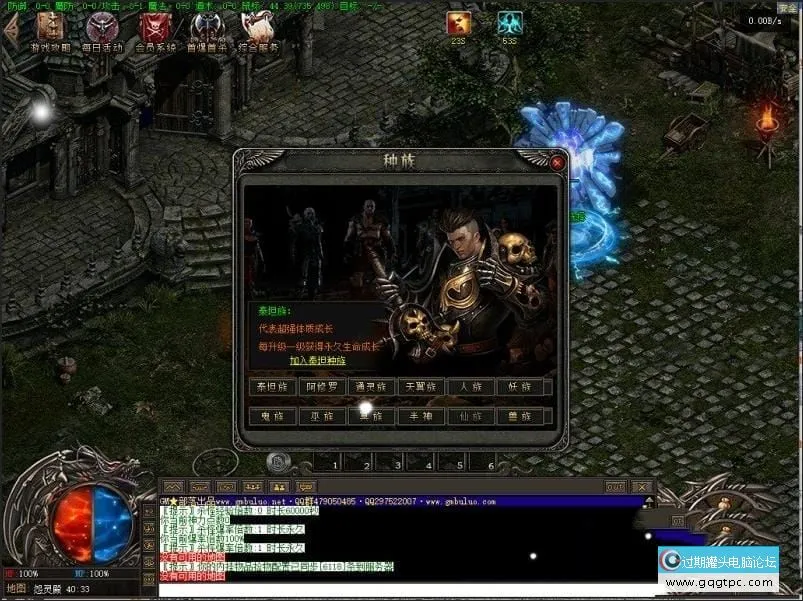Pick the 天翼族 race button

coord(422,387)
